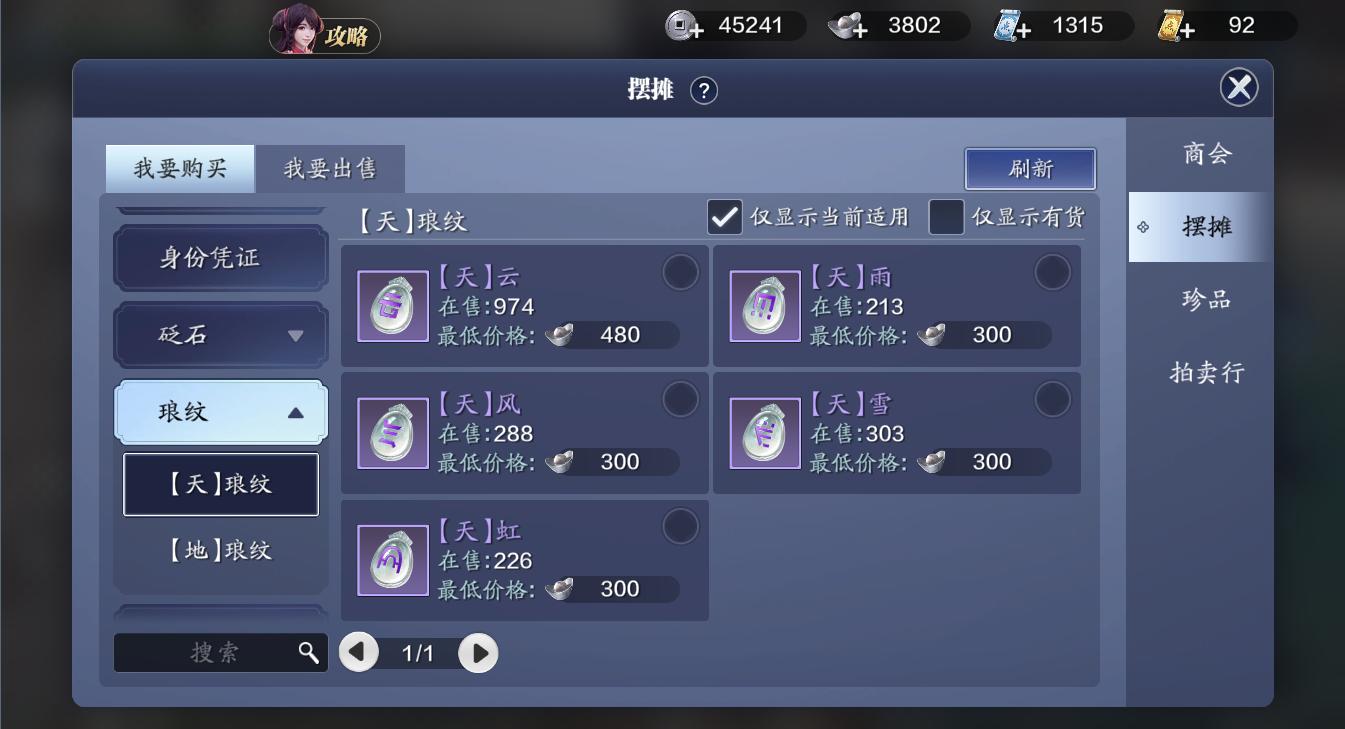Choose the 【天】雪 item listing
This screenshot has width=1345, height=729.
[896, 433]
